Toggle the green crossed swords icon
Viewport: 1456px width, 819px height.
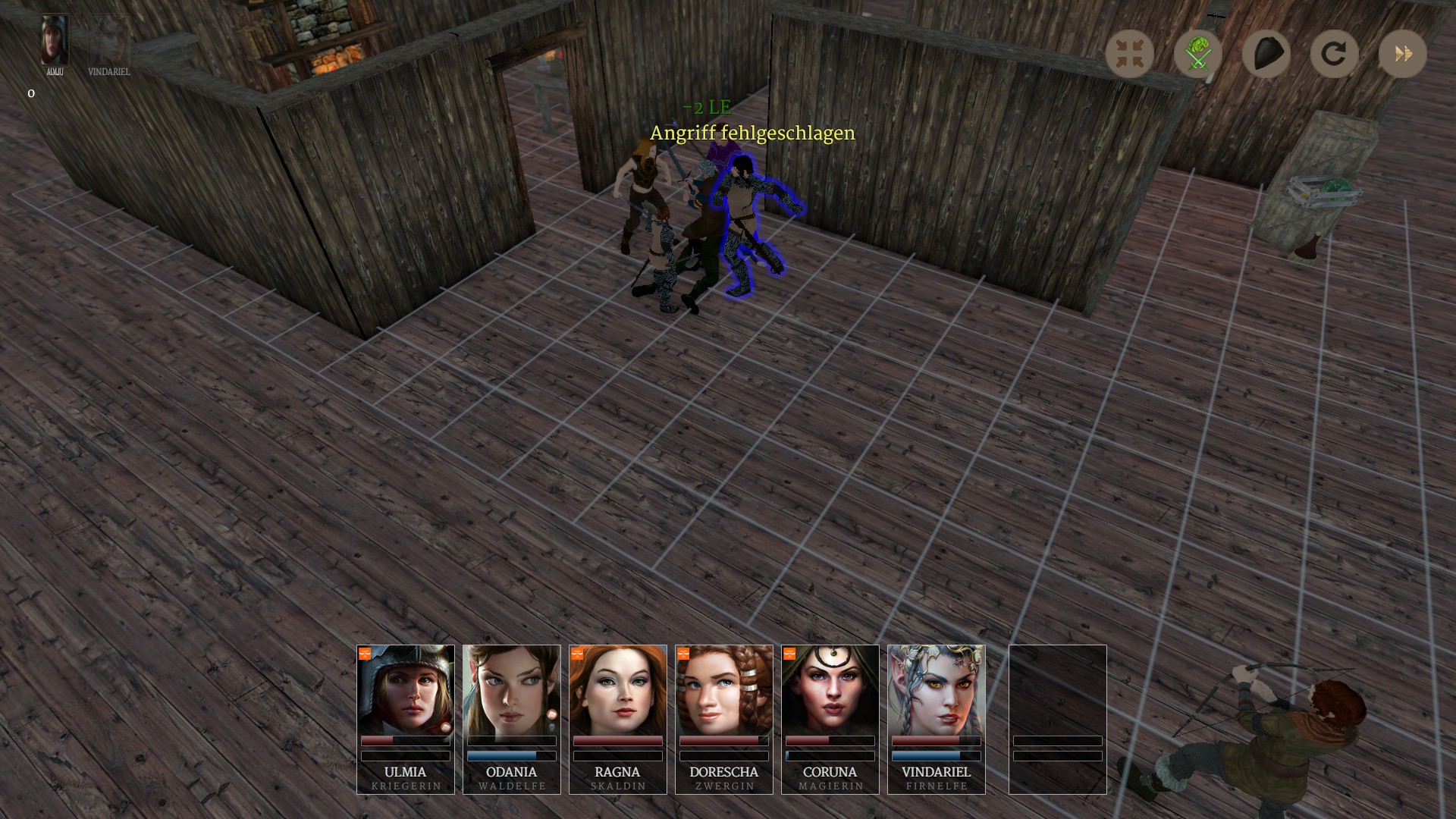click(1197, 54)
